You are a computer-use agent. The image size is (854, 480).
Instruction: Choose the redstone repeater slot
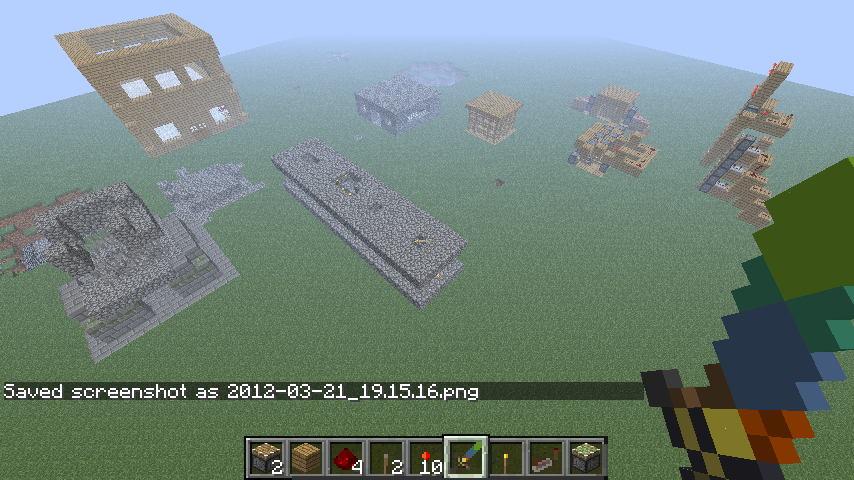546,459
